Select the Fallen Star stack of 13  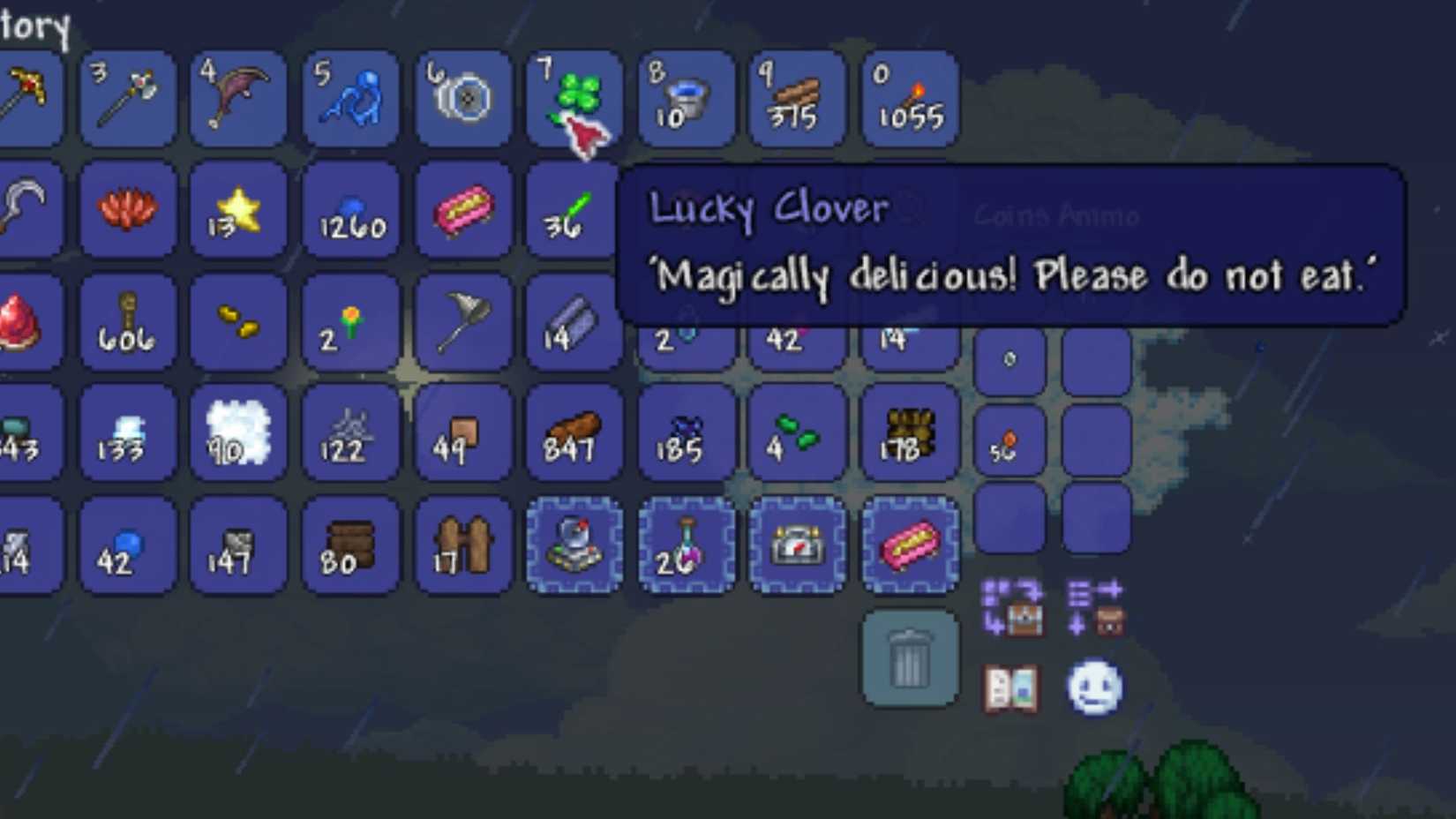[238, 210]
